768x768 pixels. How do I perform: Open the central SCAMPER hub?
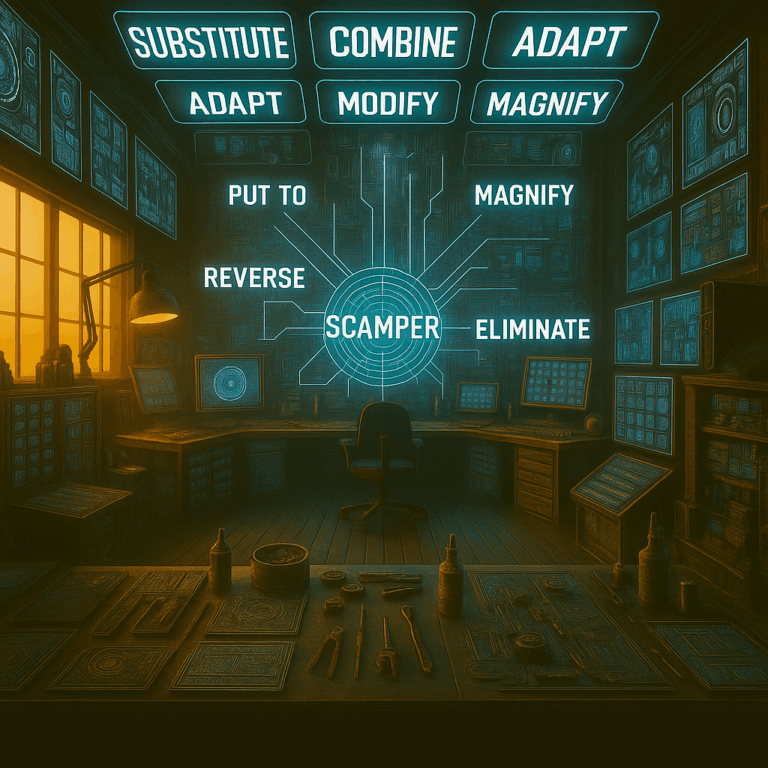tap(383, 325)
